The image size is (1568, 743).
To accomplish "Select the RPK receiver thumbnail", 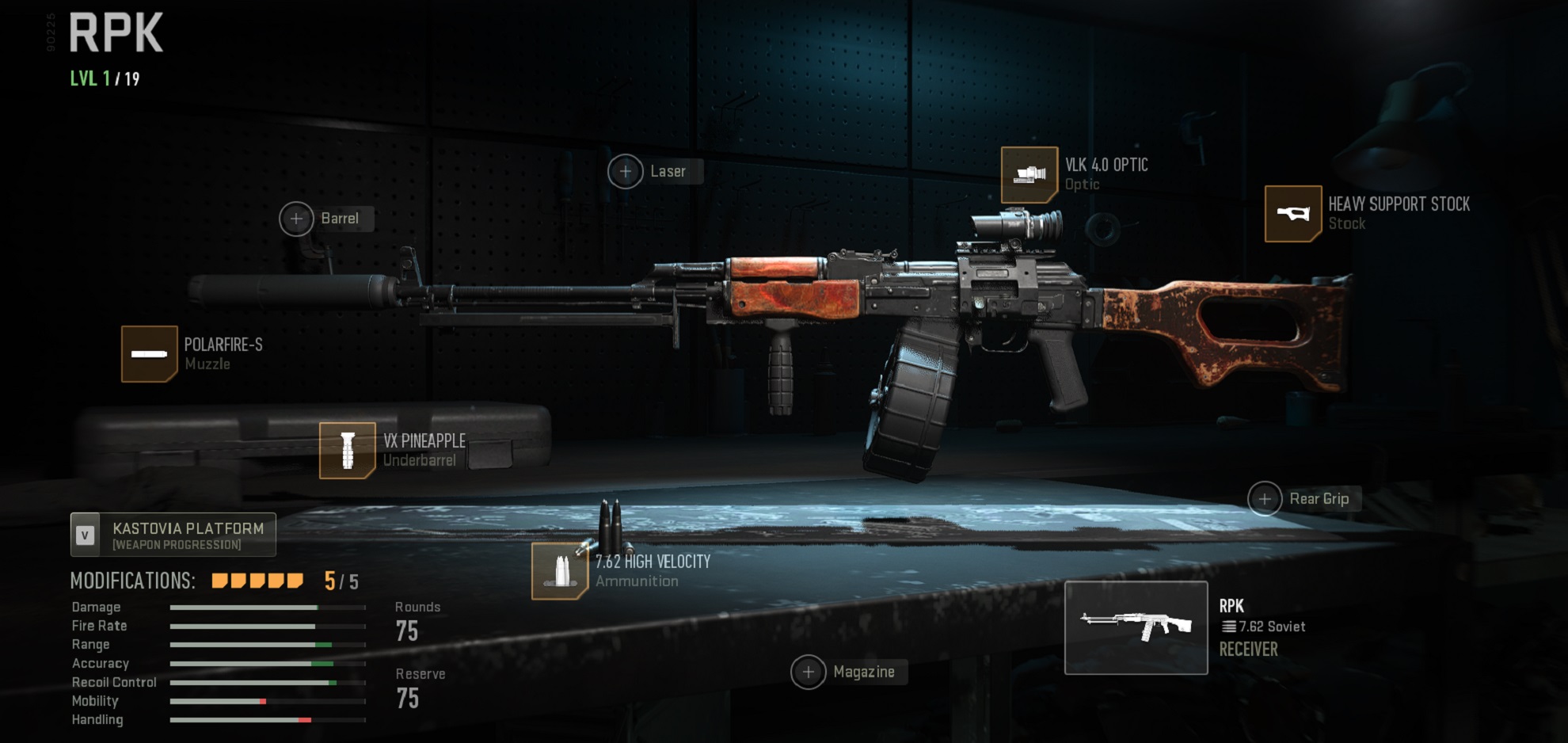I will click(1136, 627).
